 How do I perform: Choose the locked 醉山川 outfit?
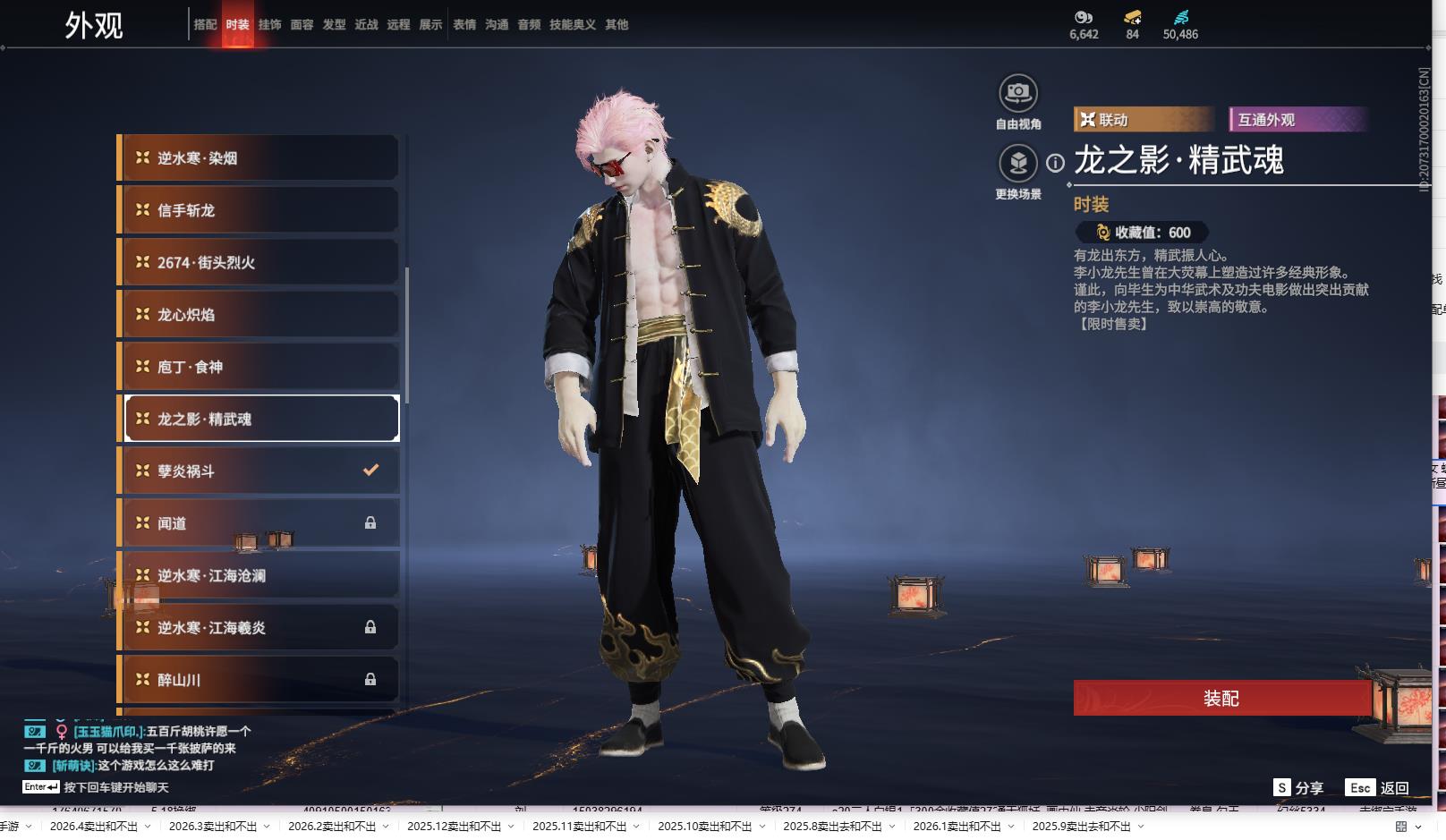click(x=259, y=680)
